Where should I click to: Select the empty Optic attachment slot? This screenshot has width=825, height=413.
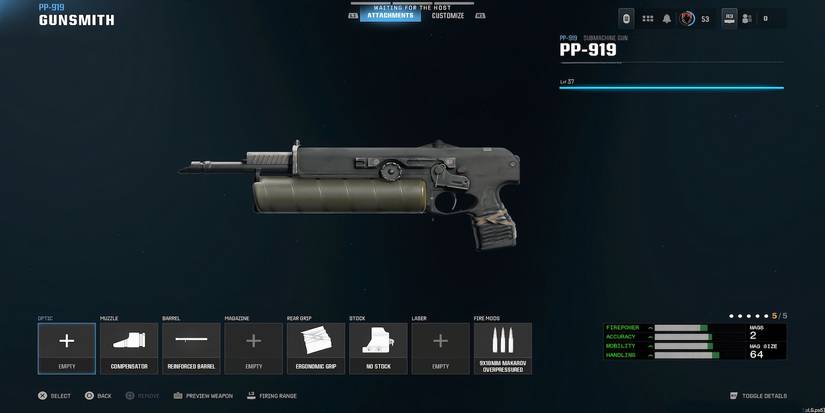pyautogui.click(x=67, y=348)
